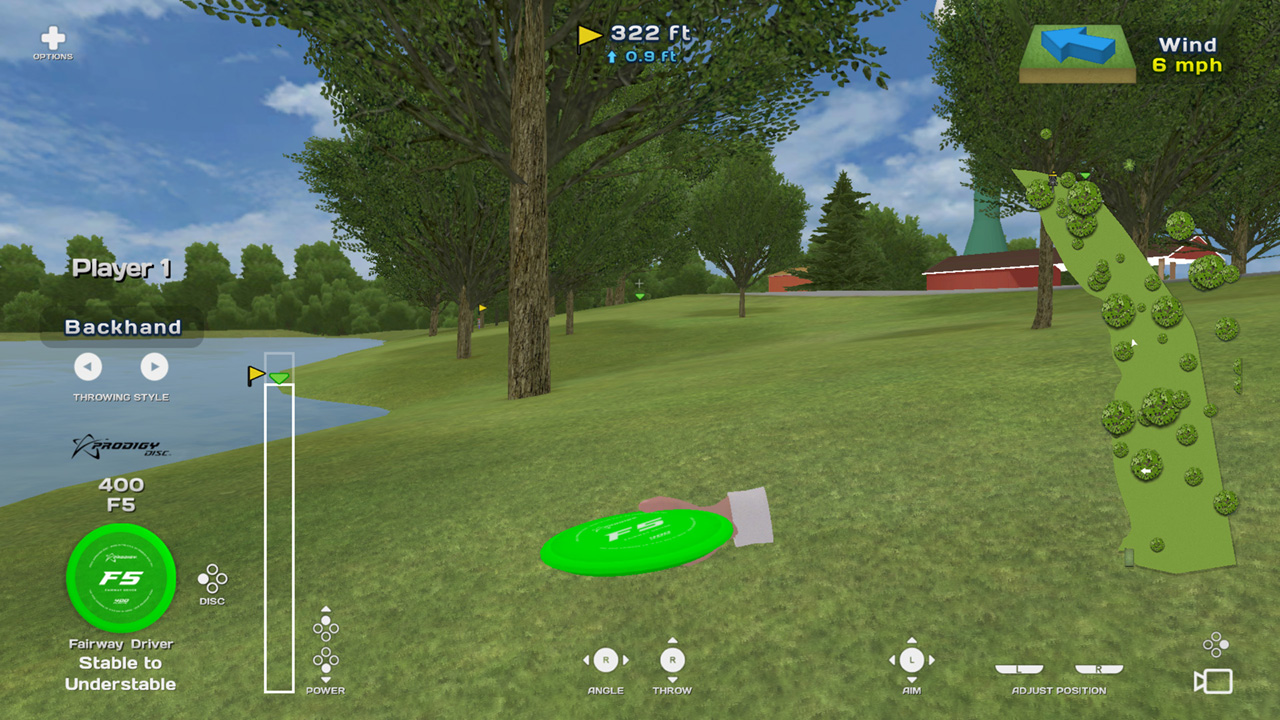Click the Player 1 name label
The image size is (1280, 720).
click(x=120, y=268)
